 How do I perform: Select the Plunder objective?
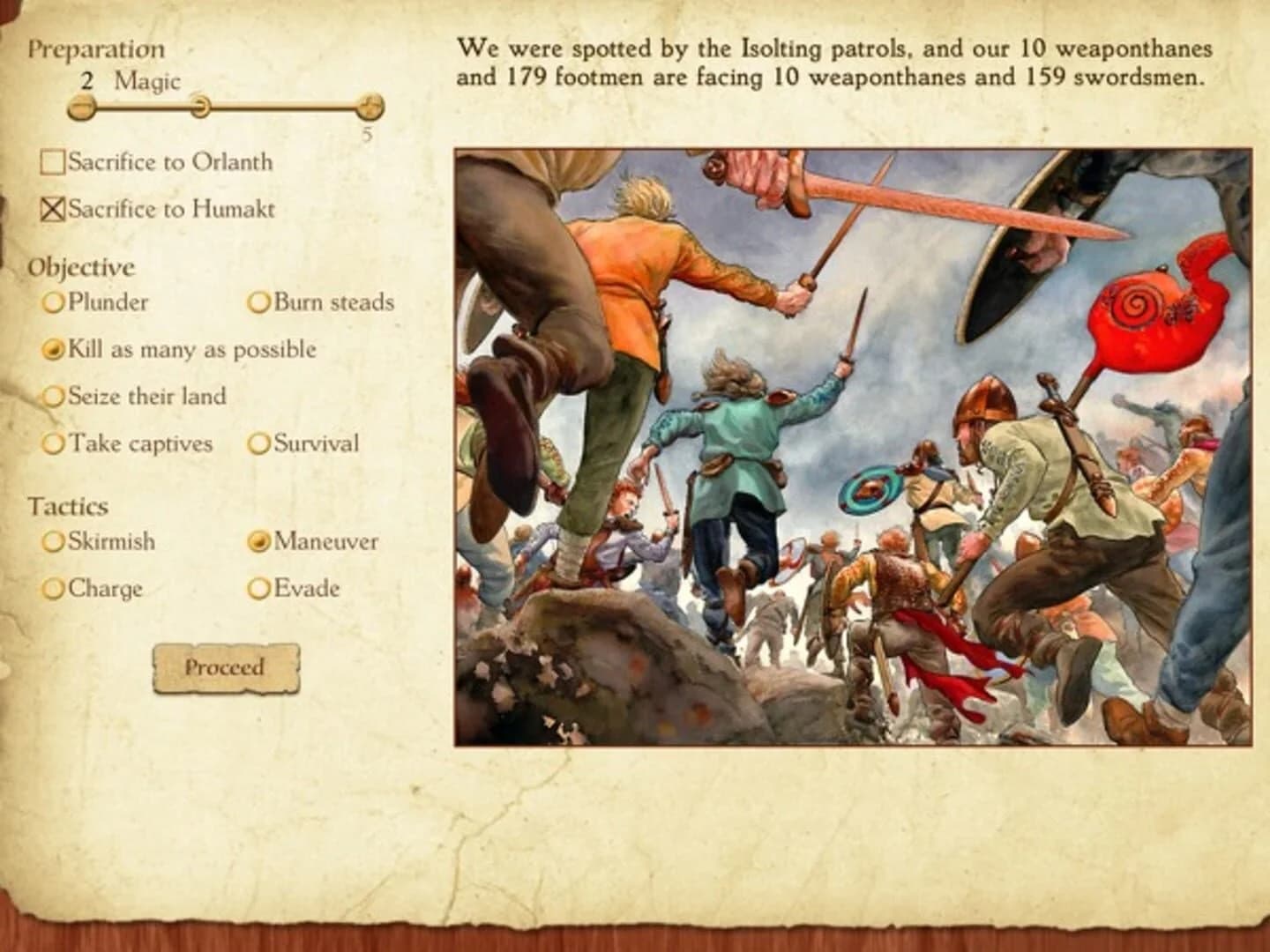51,302
